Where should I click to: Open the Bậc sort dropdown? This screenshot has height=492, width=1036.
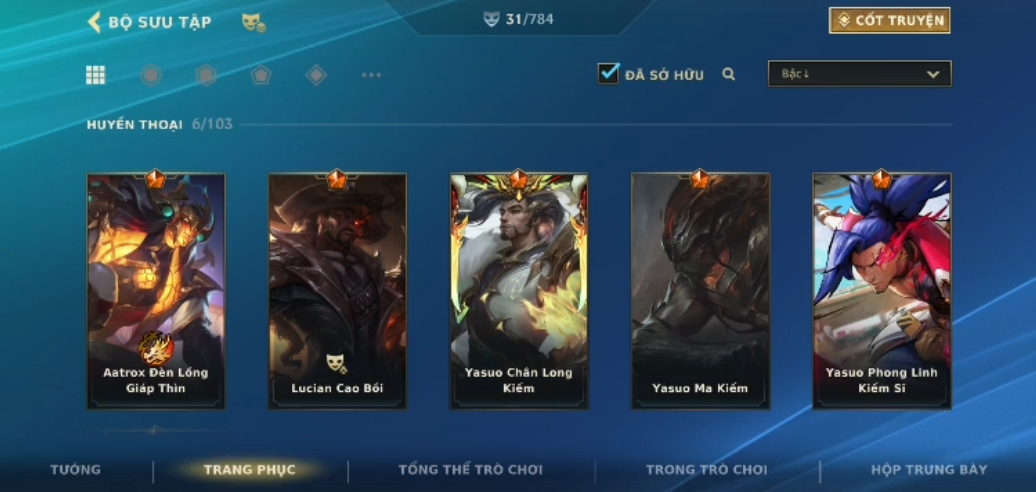point(859,74)
